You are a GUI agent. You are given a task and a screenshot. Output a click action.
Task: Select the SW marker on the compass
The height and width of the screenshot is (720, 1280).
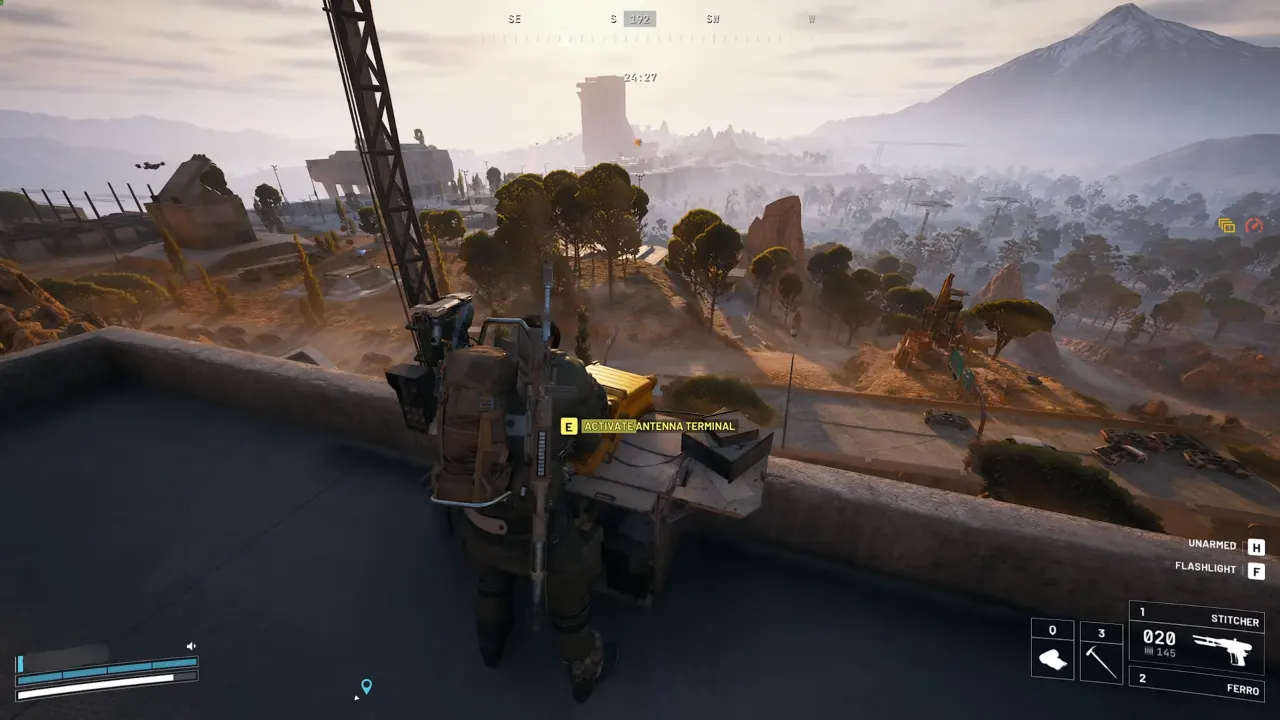[x=712, y=18]
